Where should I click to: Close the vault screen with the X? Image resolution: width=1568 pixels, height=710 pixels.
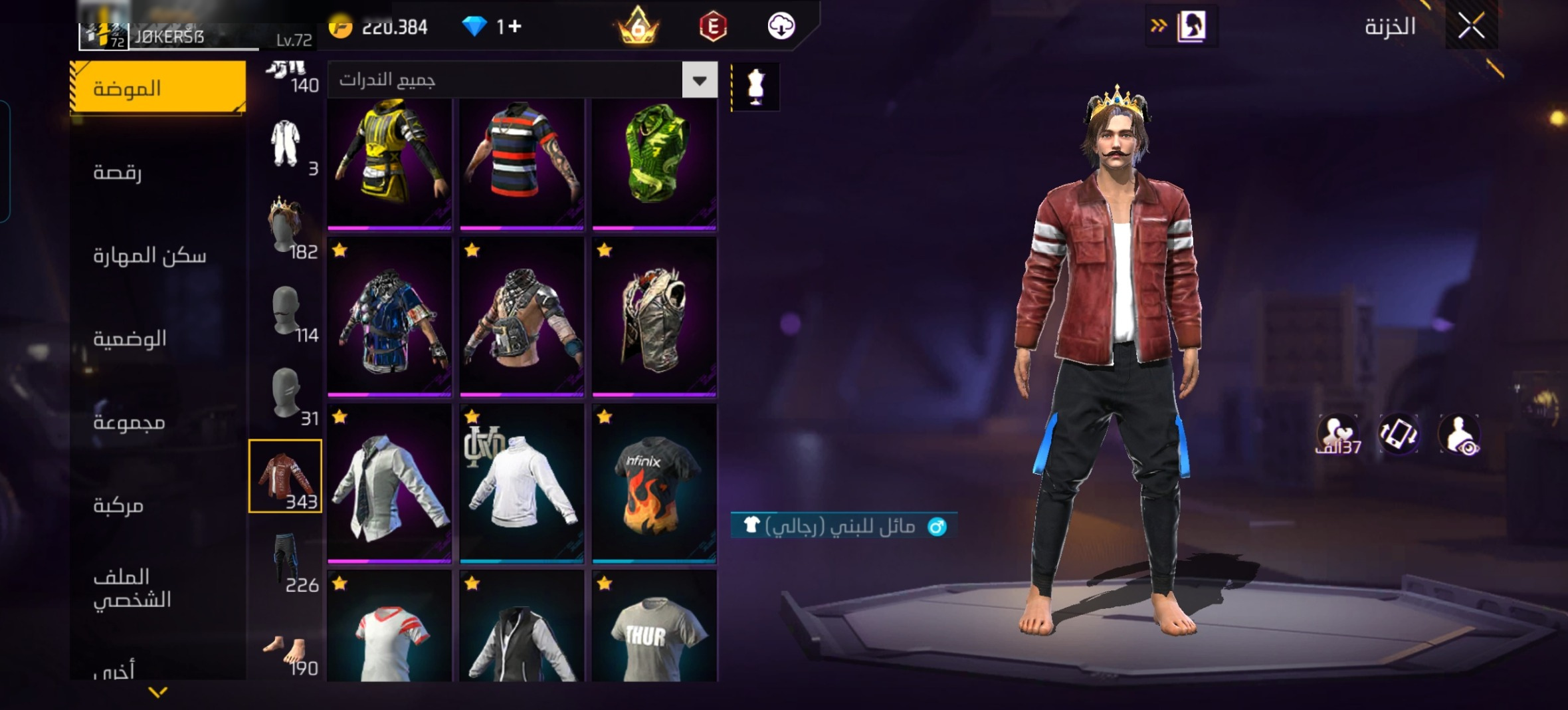1471,27
